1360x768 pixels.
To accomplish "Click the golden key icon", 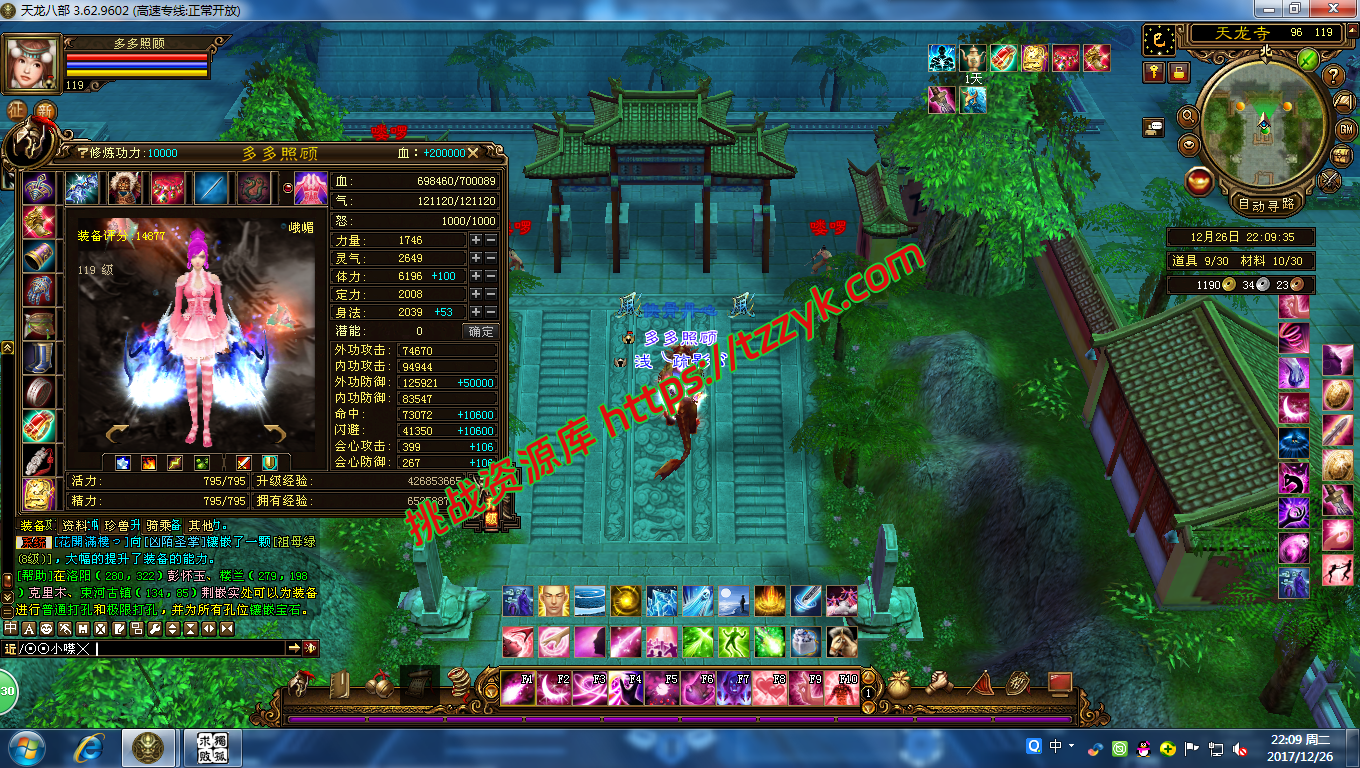I will point(1155,71).
